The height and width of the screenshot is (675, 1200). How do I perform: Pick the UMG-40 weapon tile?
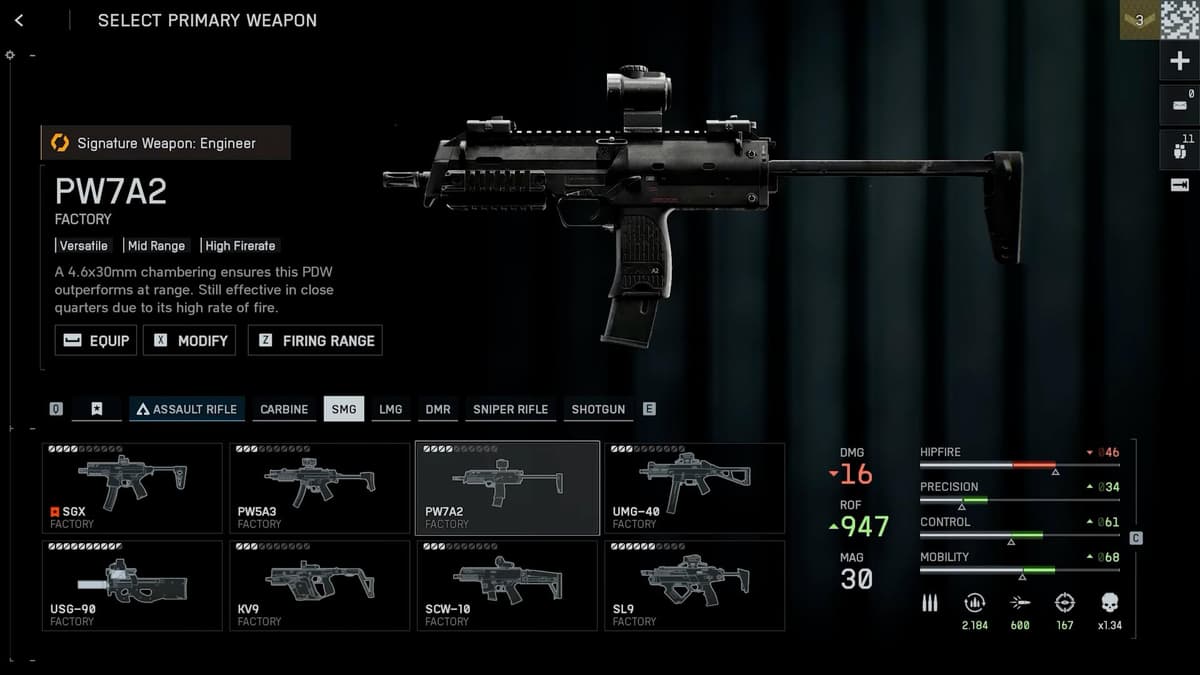(x=694, y=488)
